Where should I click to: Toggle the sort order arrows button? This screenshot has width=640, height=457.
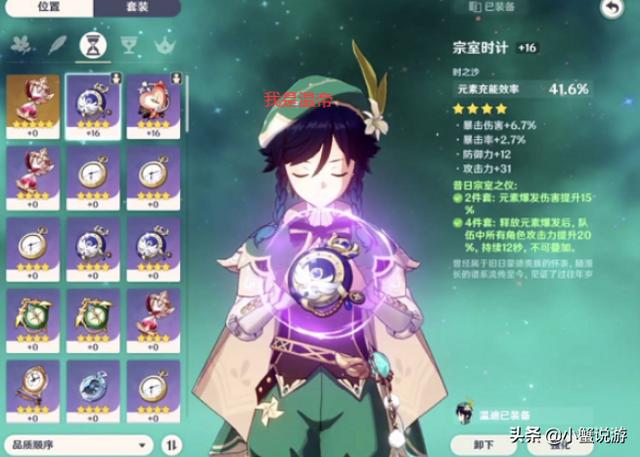(x=172, y=444)
